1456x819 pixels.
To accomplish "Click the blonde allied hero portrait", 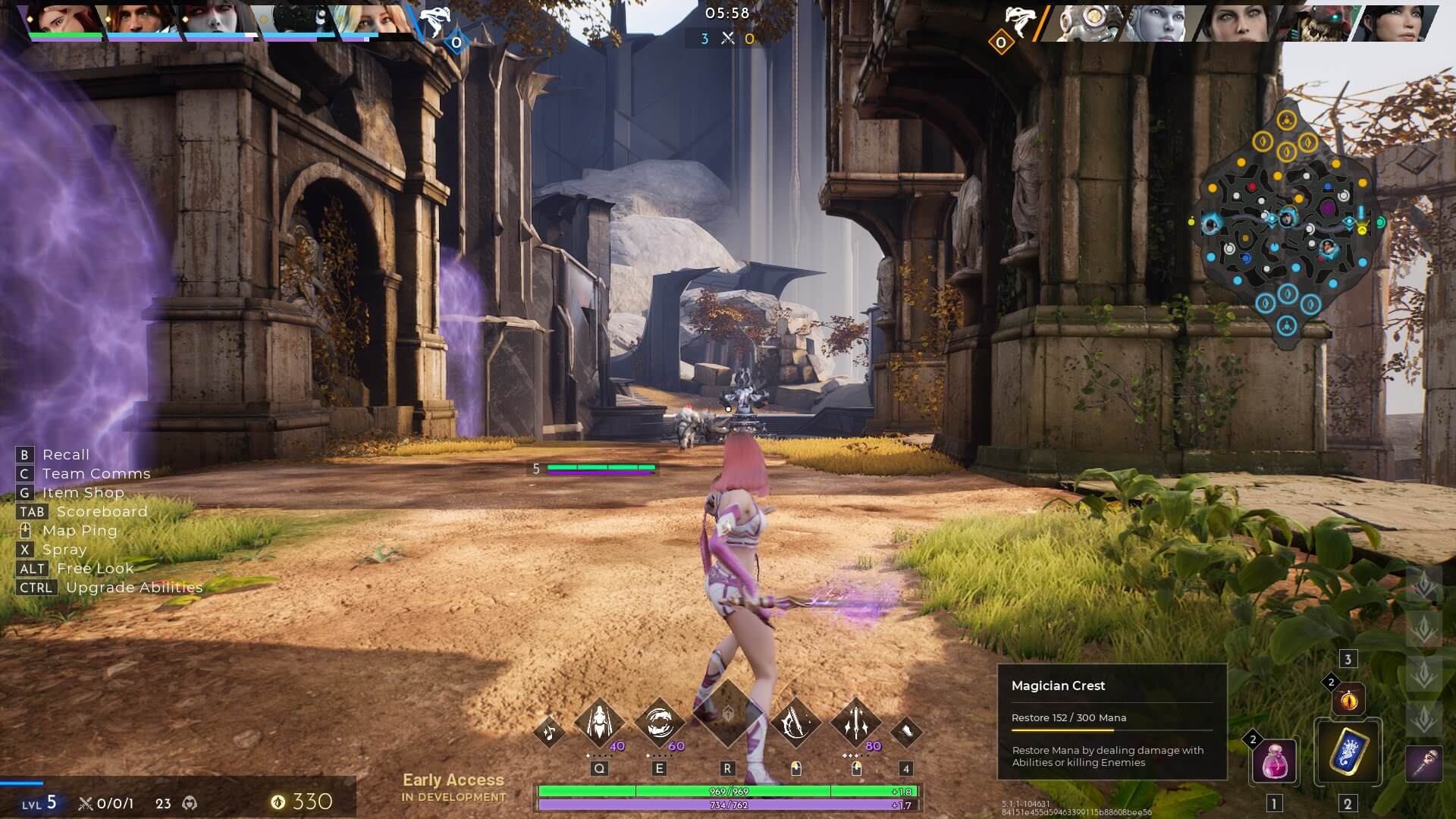I will tap(371, 20).
